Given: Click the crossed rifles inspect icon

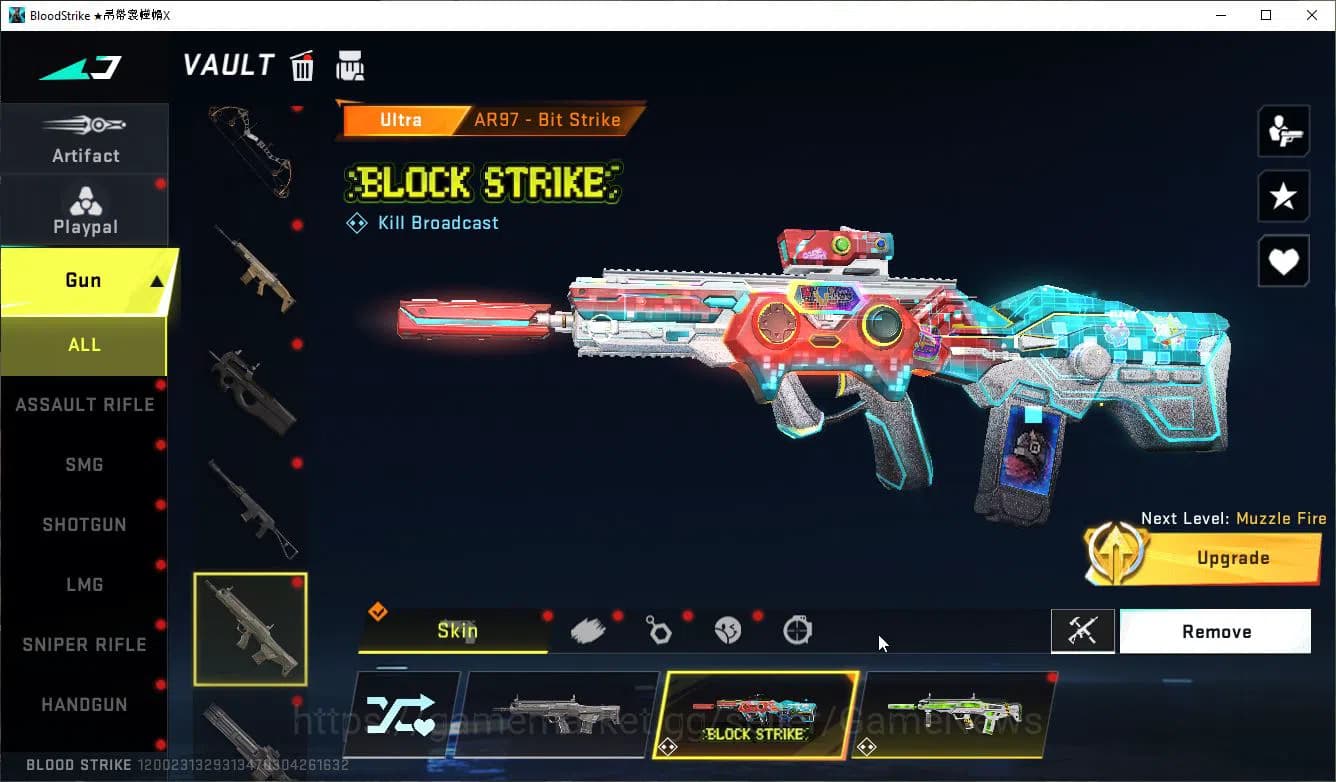Looking at the screenshot, I should click(1083, 631).
